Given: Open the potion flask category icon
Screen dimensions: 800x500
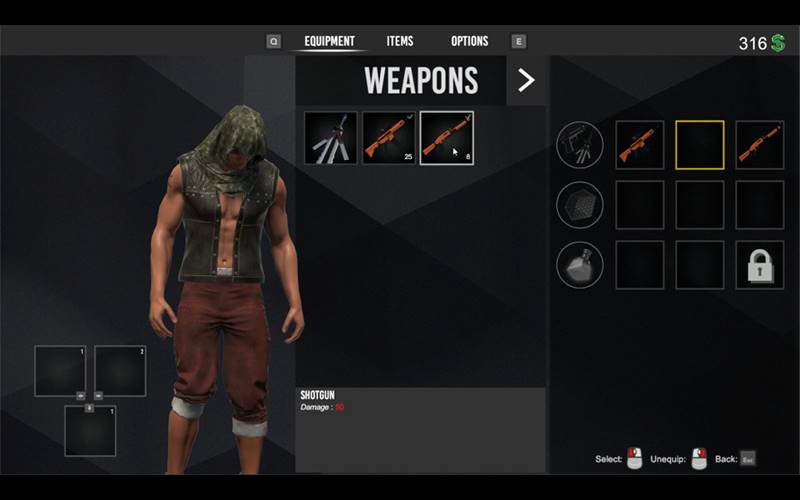Looking at the screenshot, I should coord(580,265).
